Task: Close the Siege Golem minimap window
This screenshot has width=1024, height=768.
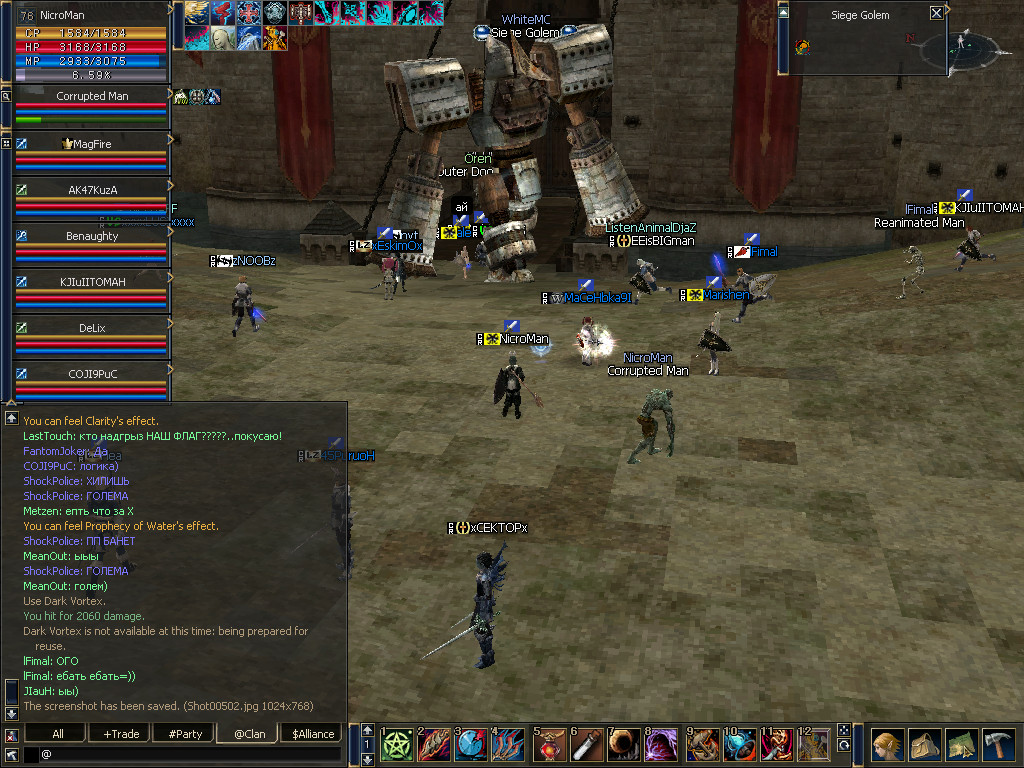Action: [x=936, y=13]
